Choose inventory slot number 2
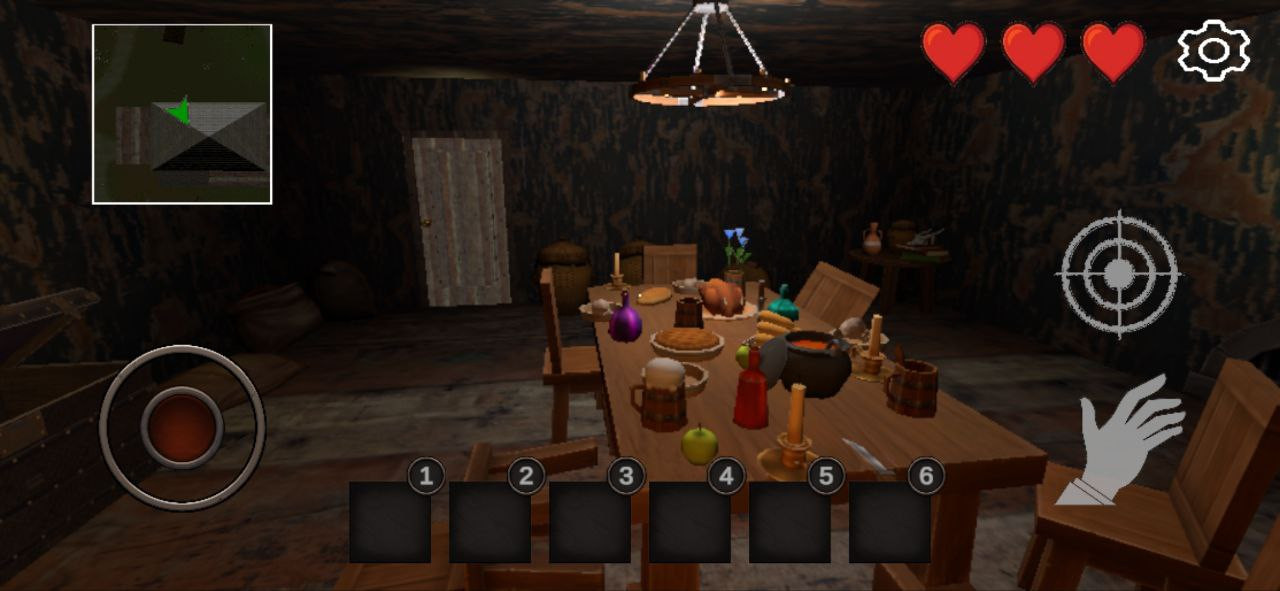1280x591 pixels. click(x=490, y=522)
